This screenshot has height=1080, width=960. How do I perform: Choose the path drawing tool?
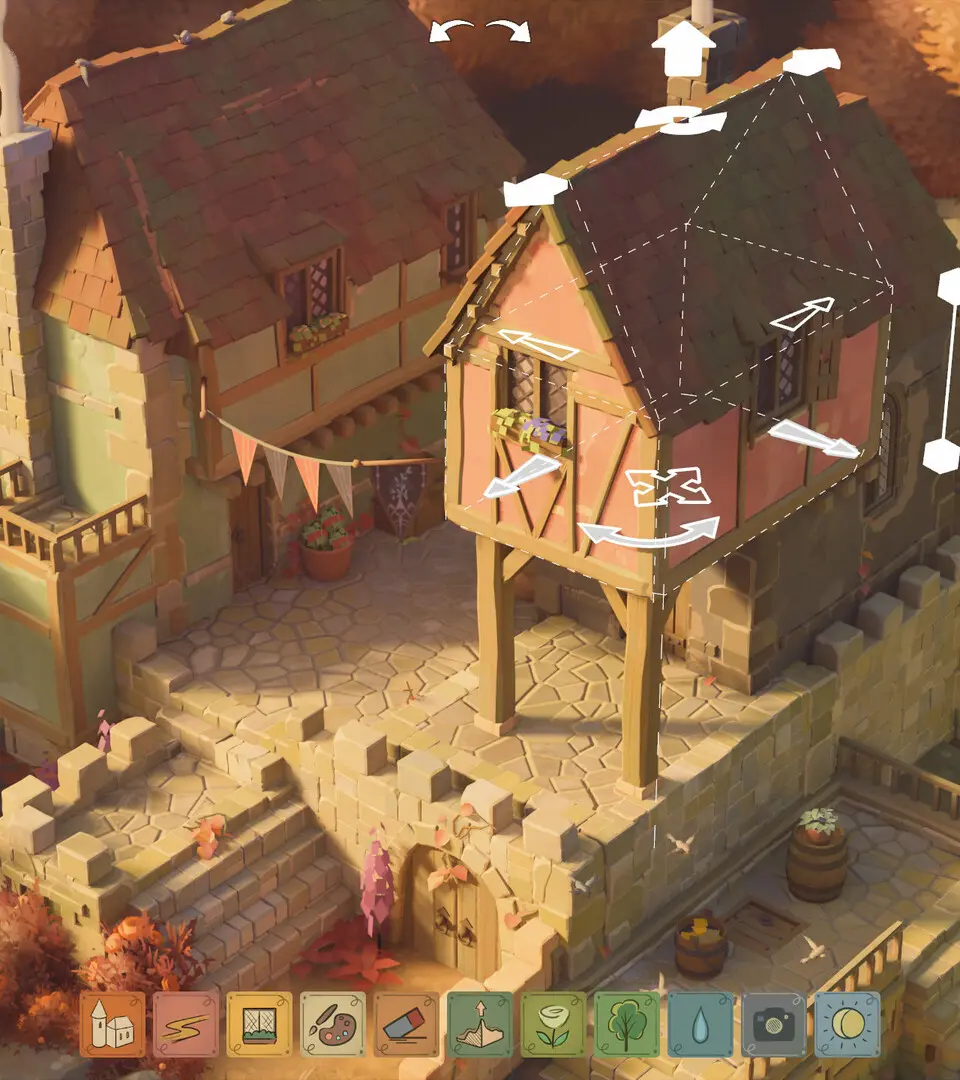186,1024
